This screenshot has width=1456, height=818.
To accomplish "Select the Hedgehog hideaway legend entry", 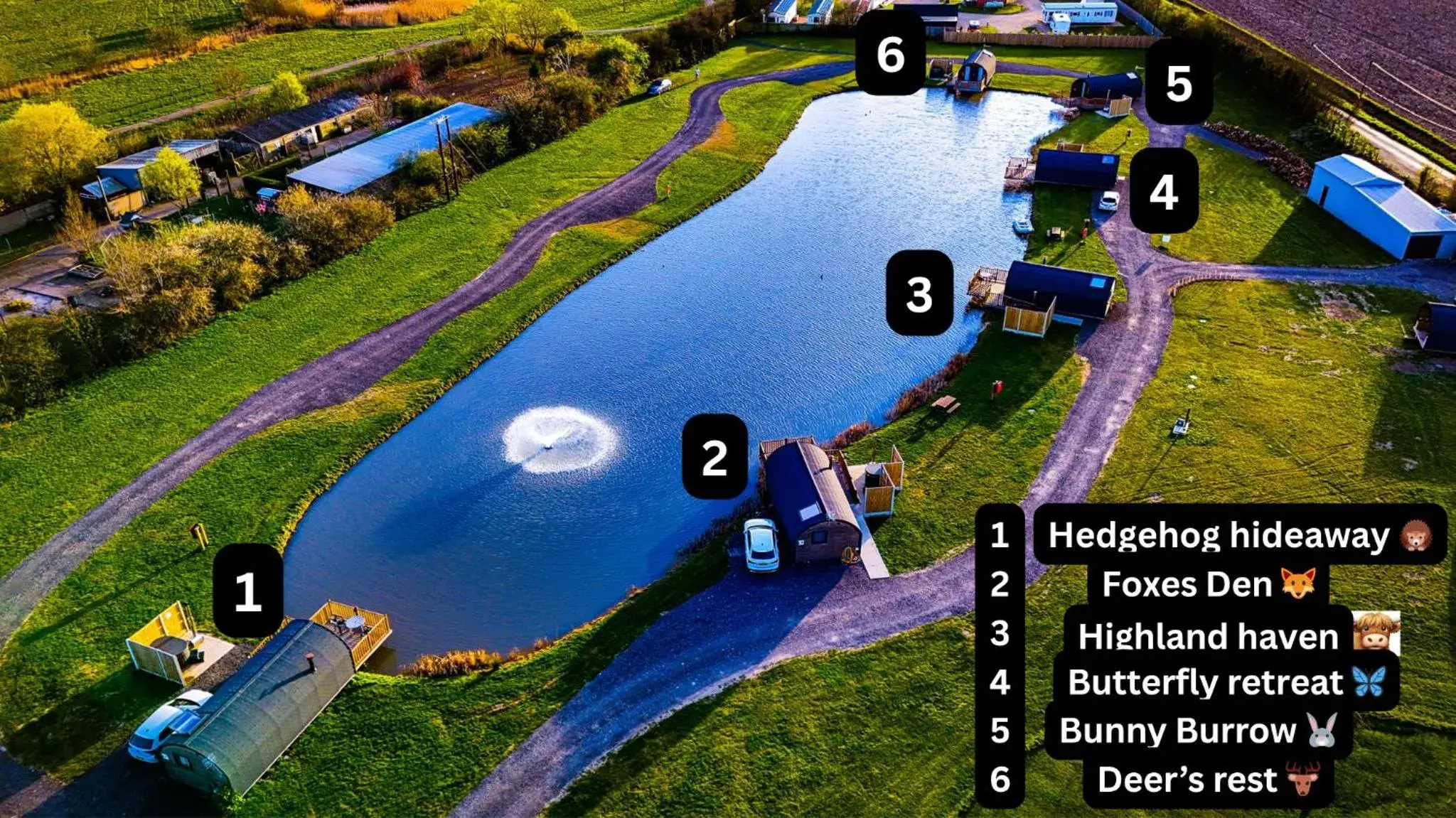I will 1238,535.
